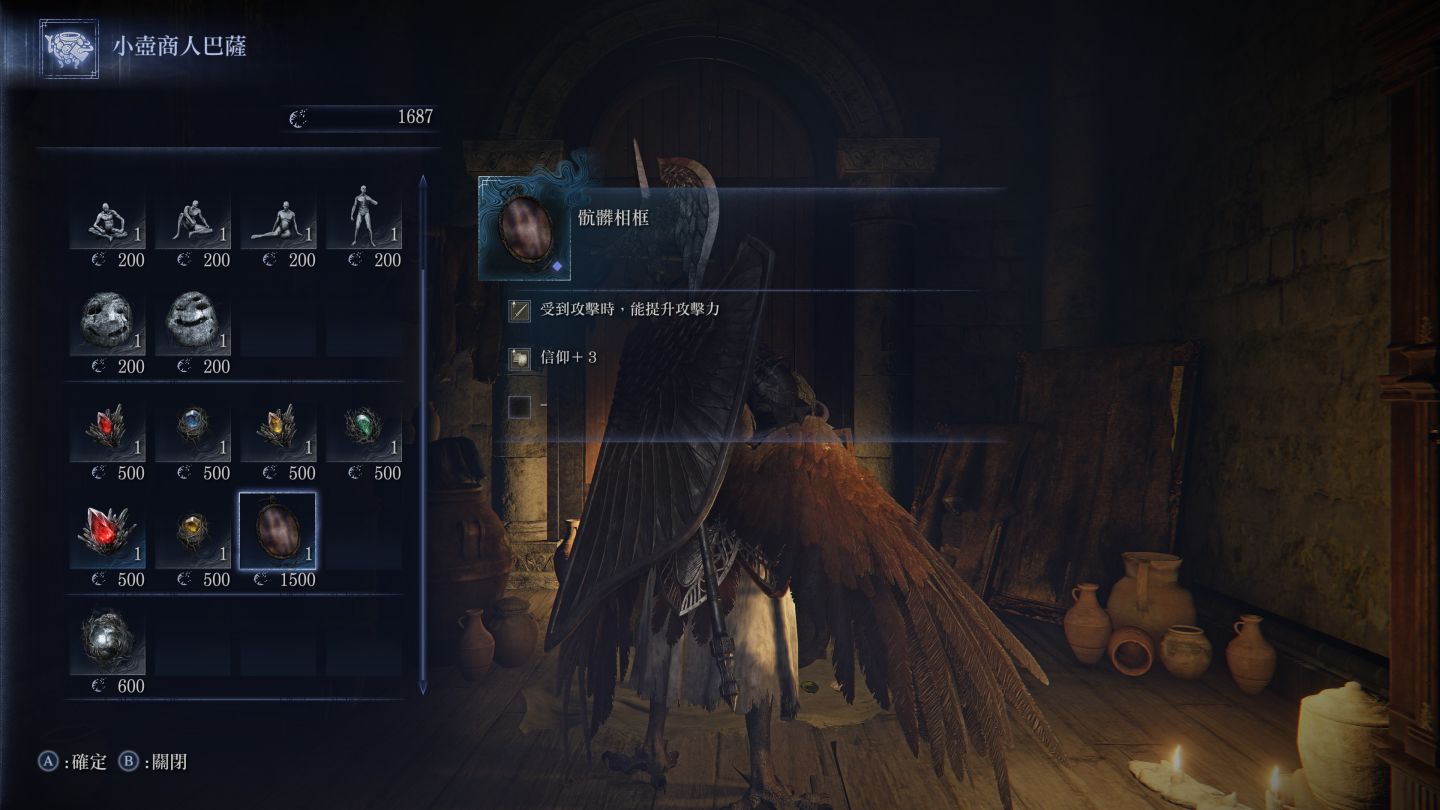Select the blurred portrait frame for 1500

pyautogui.click(x=278, y=531)
